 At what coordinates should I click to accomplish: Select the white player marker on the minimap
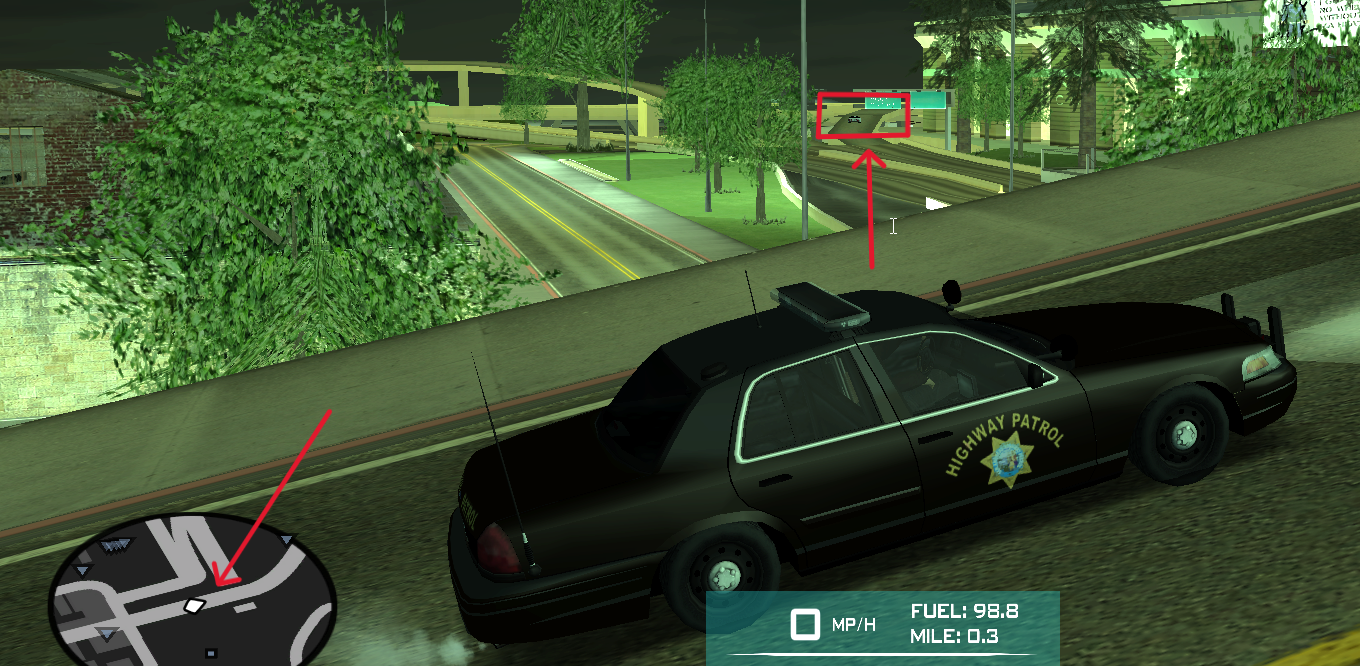click(194, 605)
